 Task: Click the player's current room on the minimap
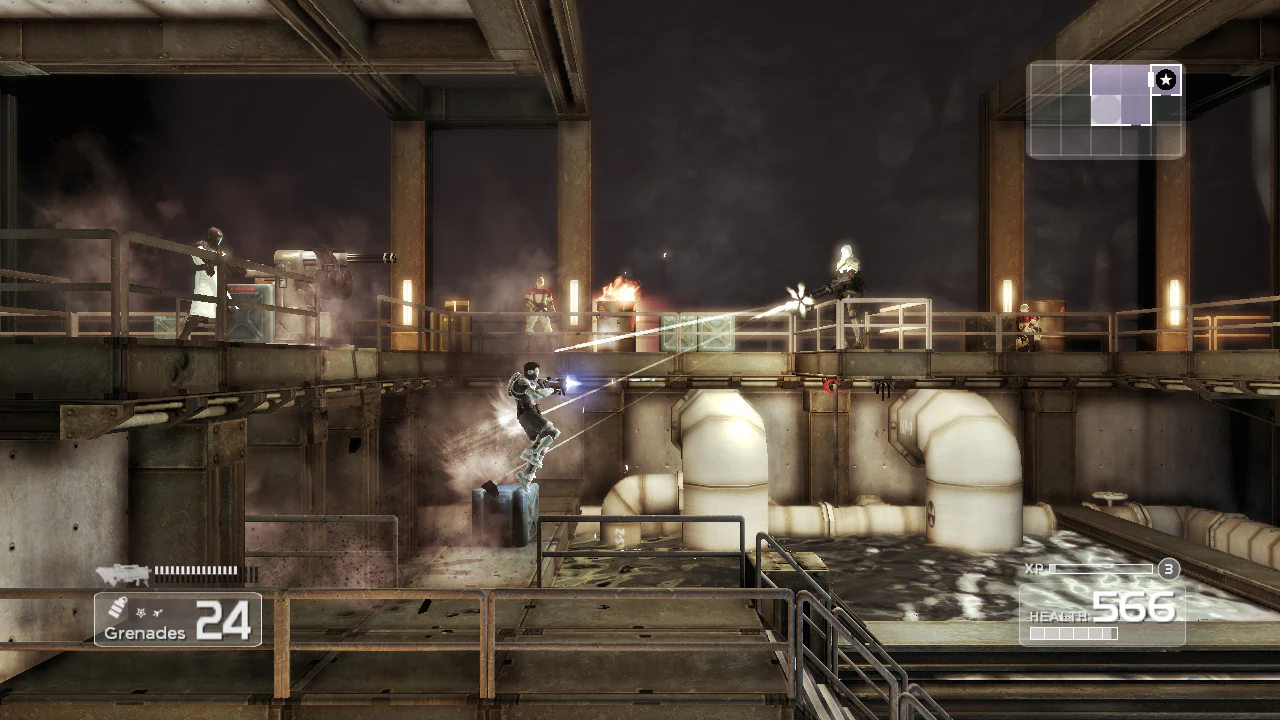[1106, 108]
